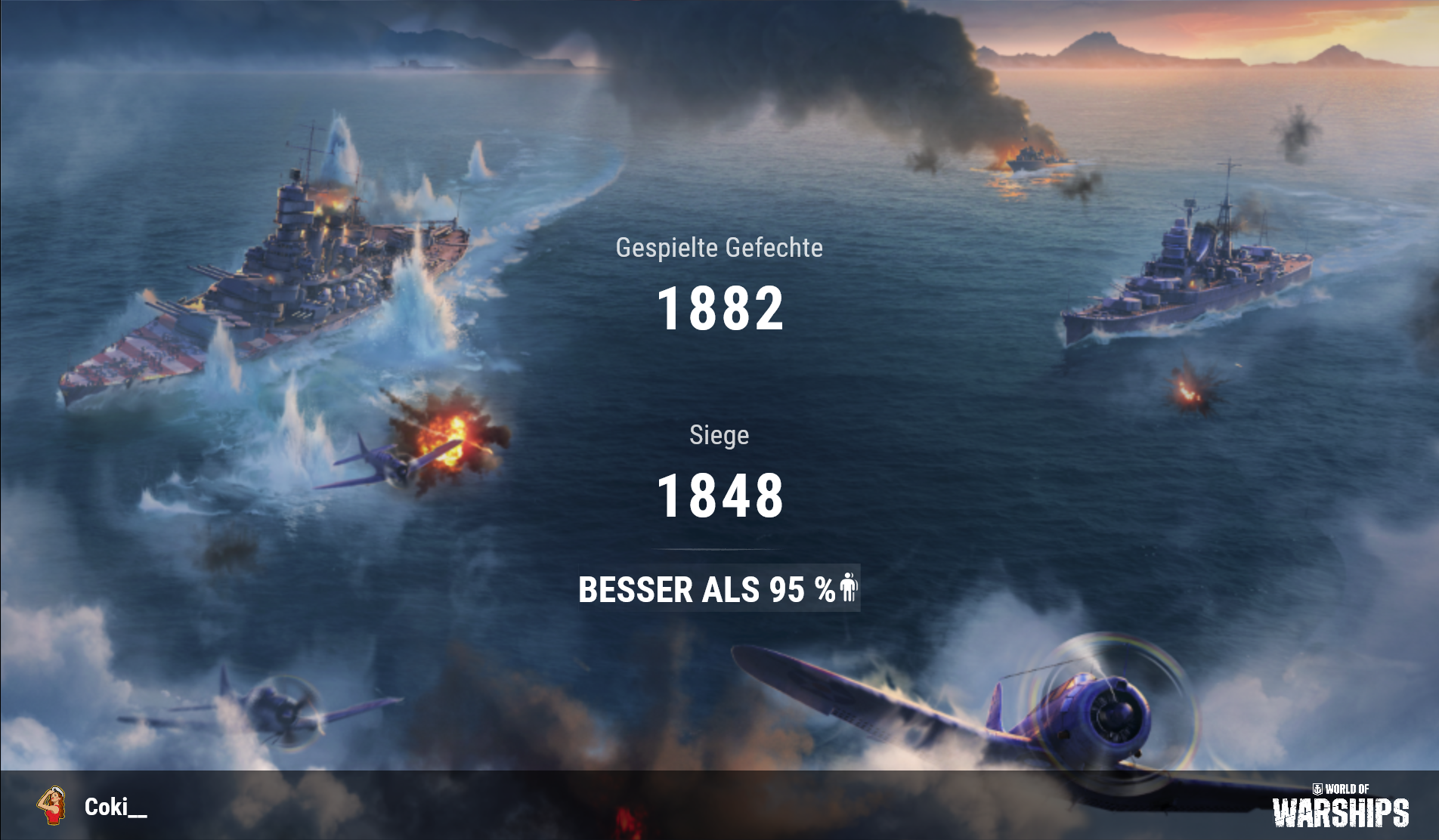Open the World of Warships logo

pyautogui.click(x=1340, y=806)
